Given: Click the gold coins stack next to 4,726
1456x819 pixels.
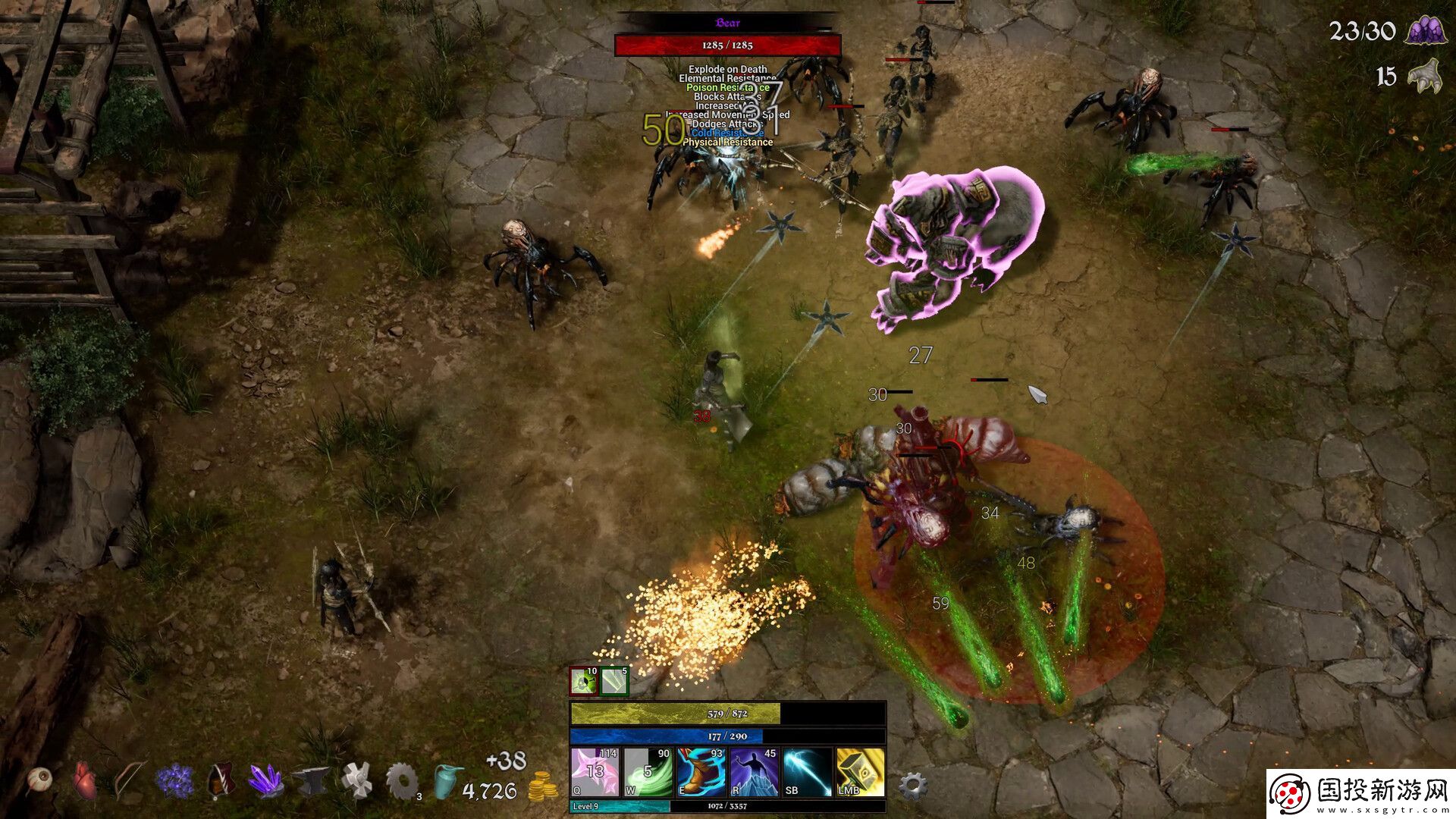Looking at the screenshot, I should tap(544, 784).
